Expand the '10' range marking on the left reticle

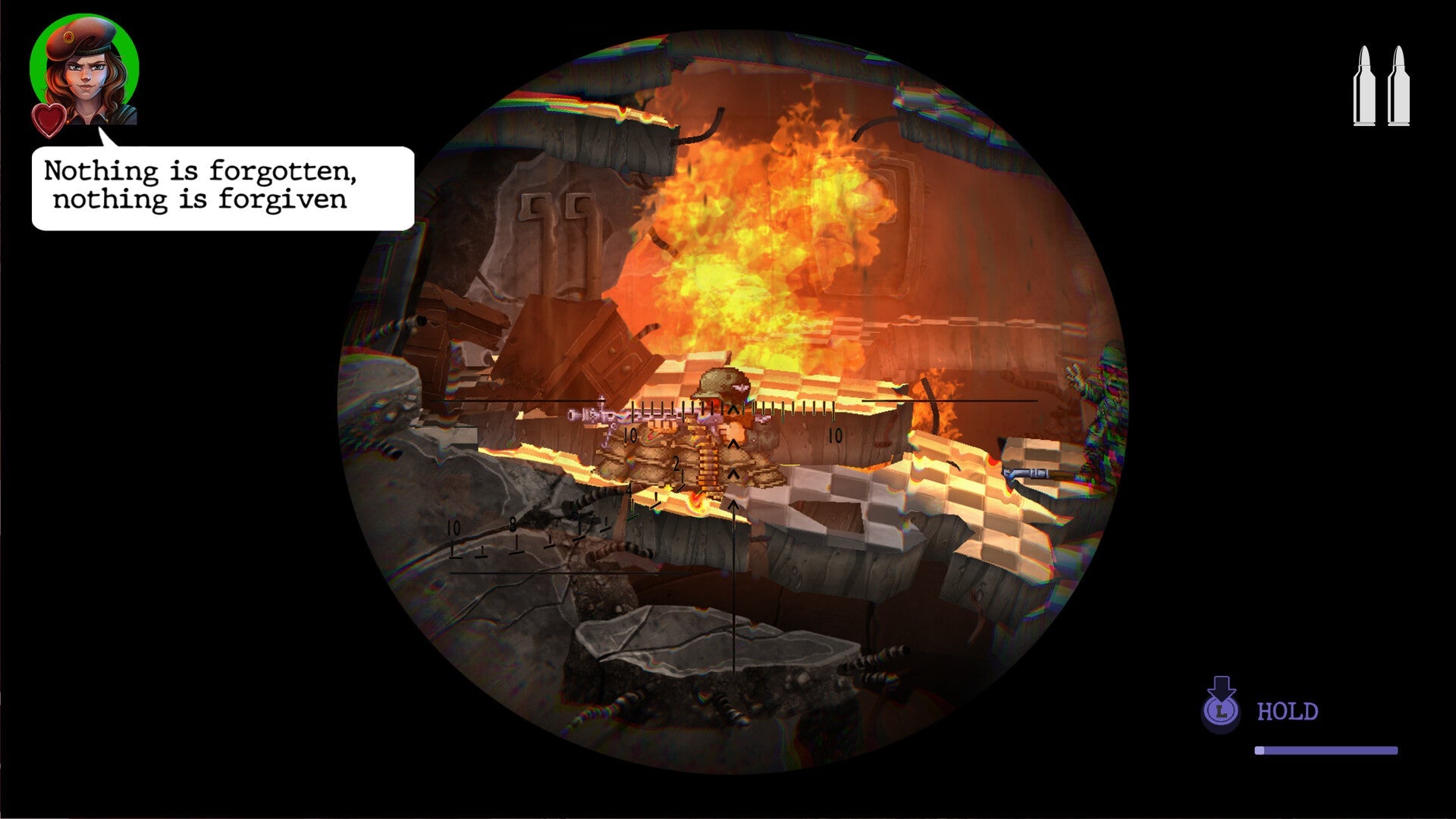[x=630, y=435]
